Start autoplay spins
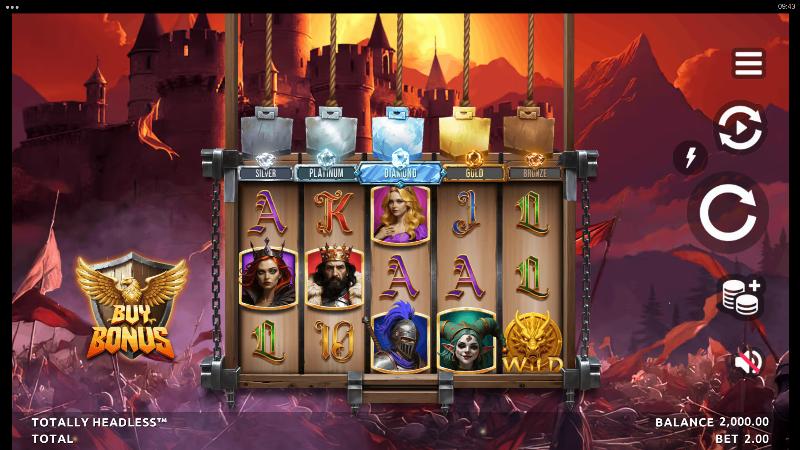 click(x=740, y=128)
